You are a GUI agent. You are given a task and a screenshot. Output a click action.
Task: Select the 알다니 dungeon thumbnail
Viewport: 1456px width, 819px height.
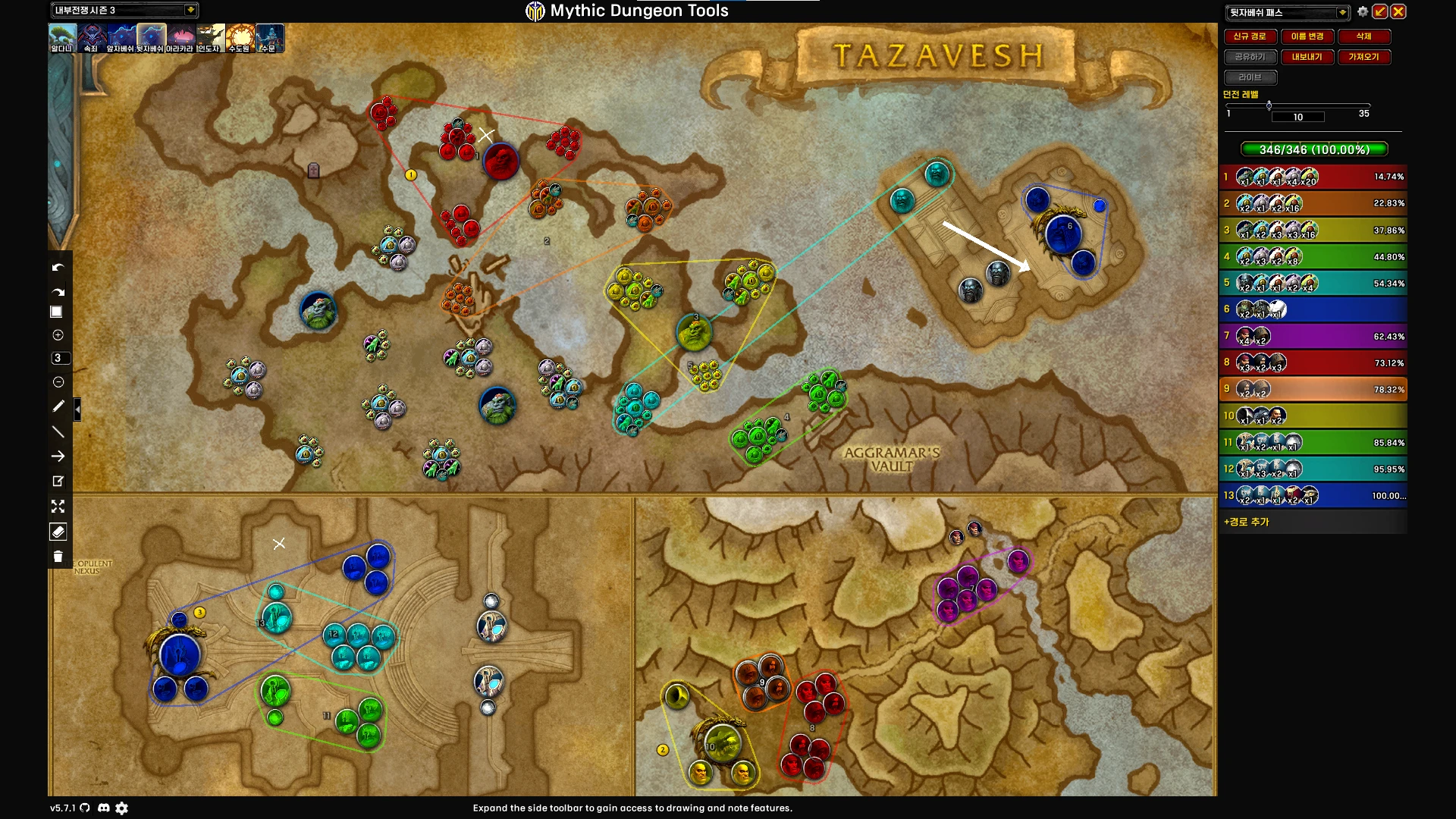point(62,38)
